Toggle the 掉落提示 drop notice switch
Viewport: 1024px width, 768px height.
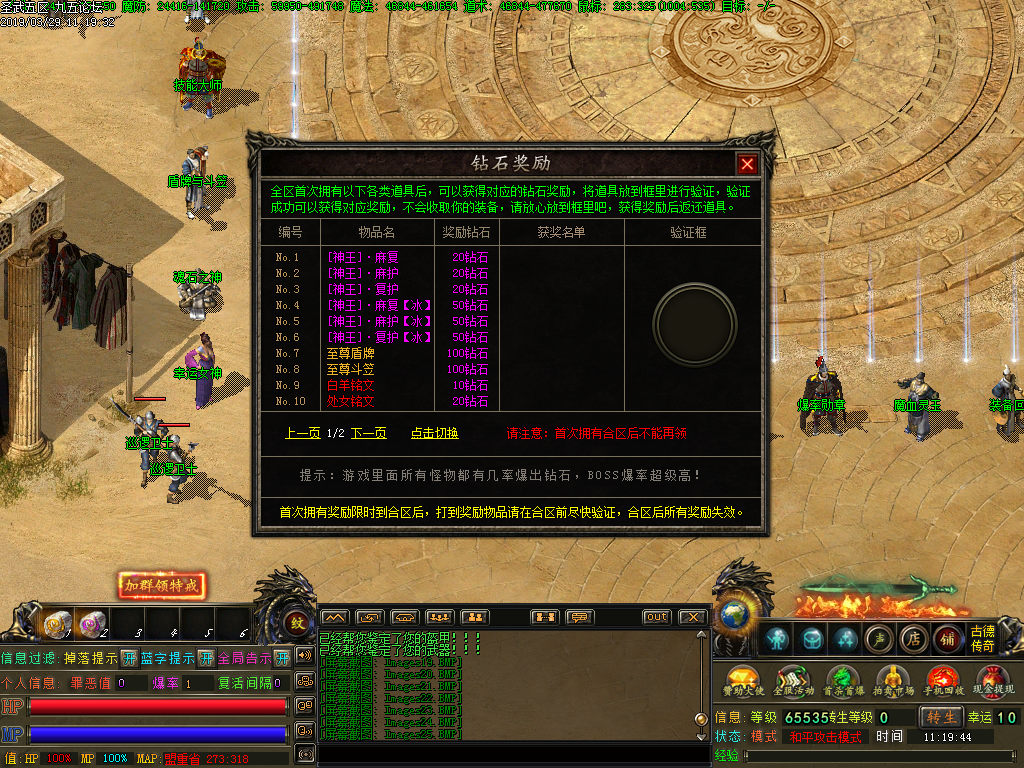coord(129,658)
